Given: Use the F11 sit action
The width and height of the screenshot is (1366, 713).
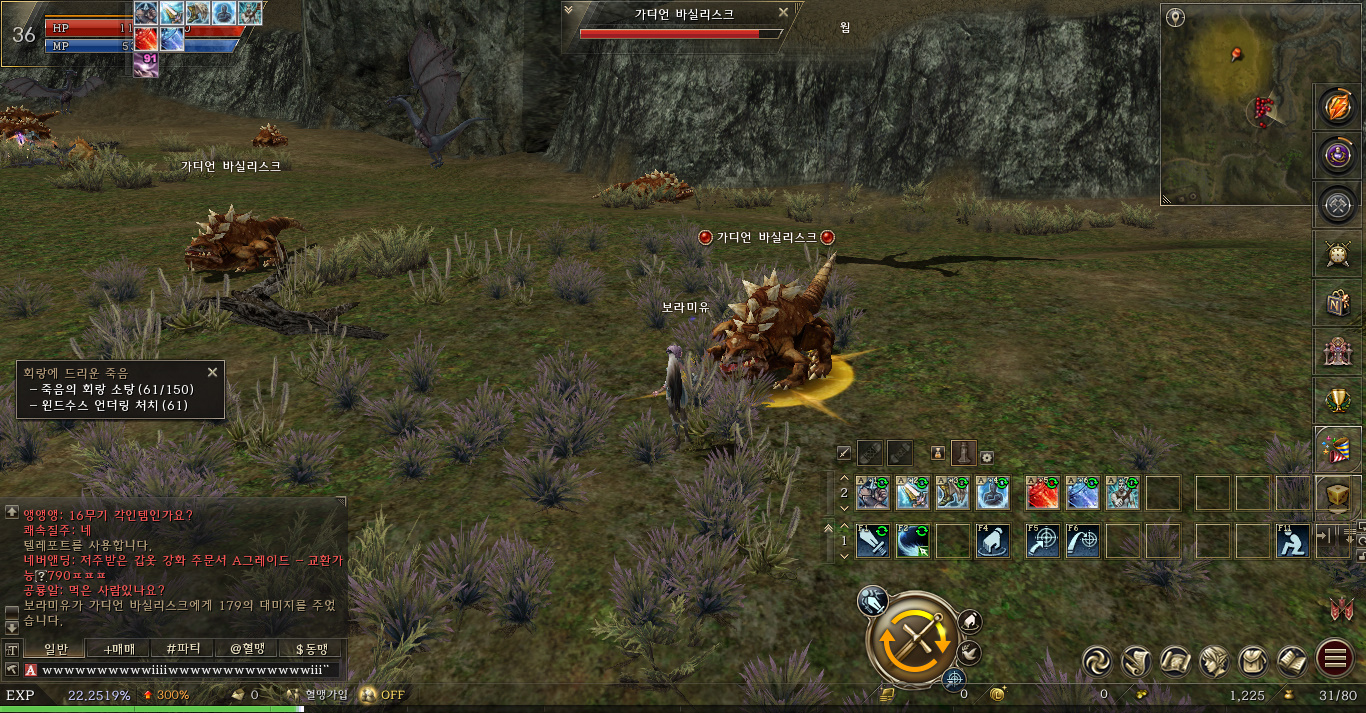Looking at the screenshot, I should 1293,541.
